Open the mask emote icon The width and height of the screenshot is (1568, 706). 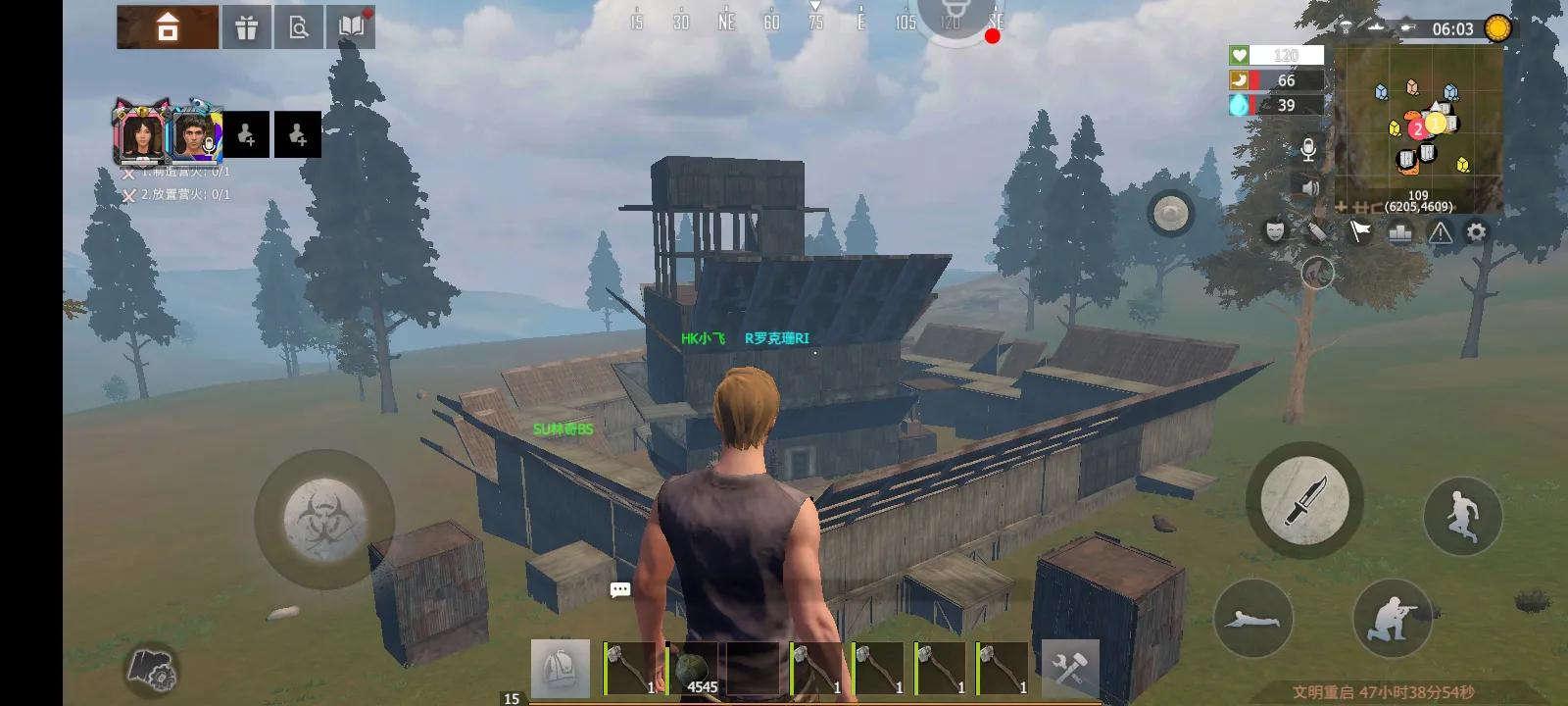tap(1274, 230)
